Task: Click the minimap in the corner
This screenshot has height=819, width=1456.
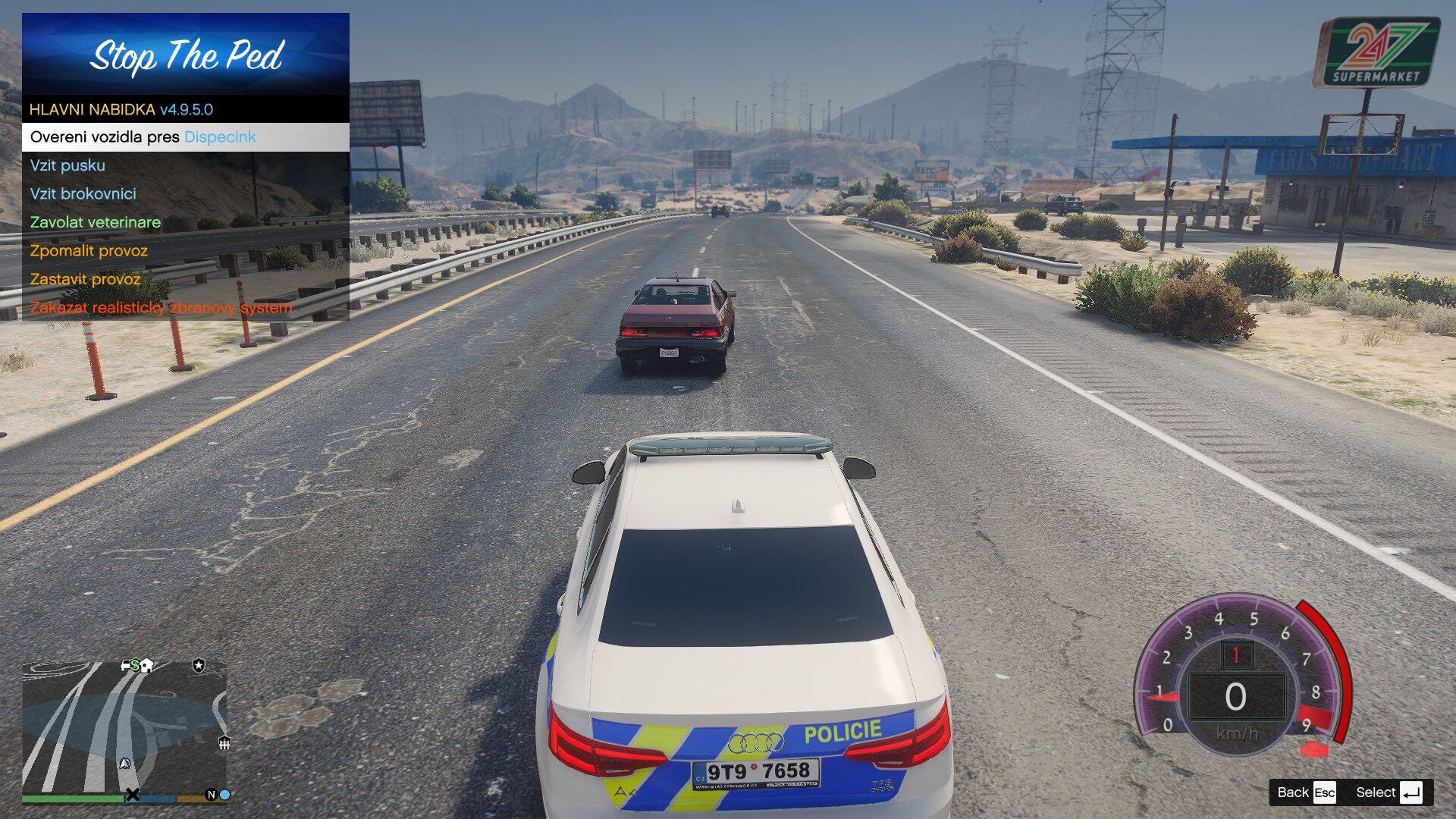Action: [124, 726]
